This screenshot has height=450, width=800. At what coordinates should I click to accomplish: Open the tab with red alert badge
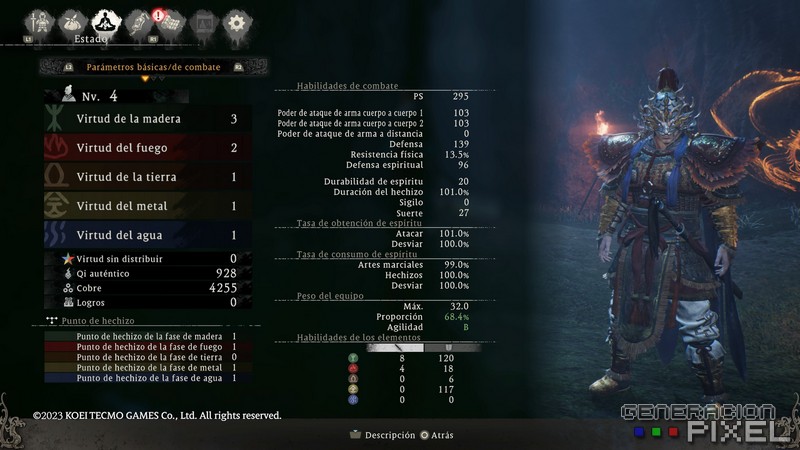pos(170,21)
